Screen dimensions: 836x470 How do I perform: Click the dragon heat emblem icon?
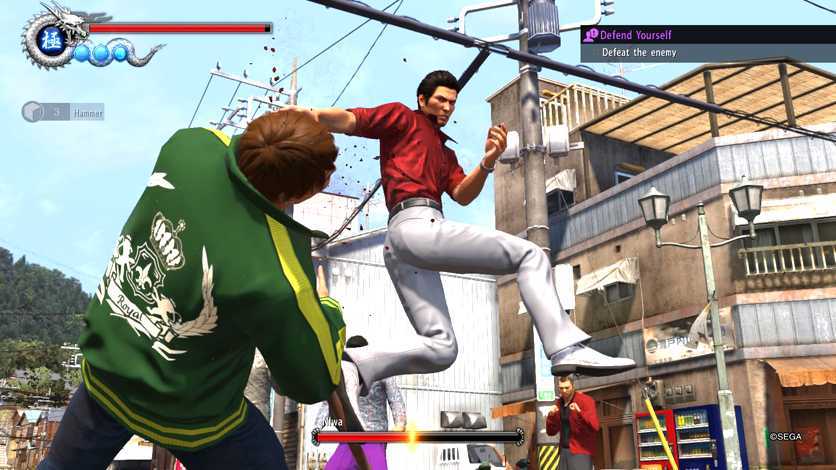click(50, 42)
